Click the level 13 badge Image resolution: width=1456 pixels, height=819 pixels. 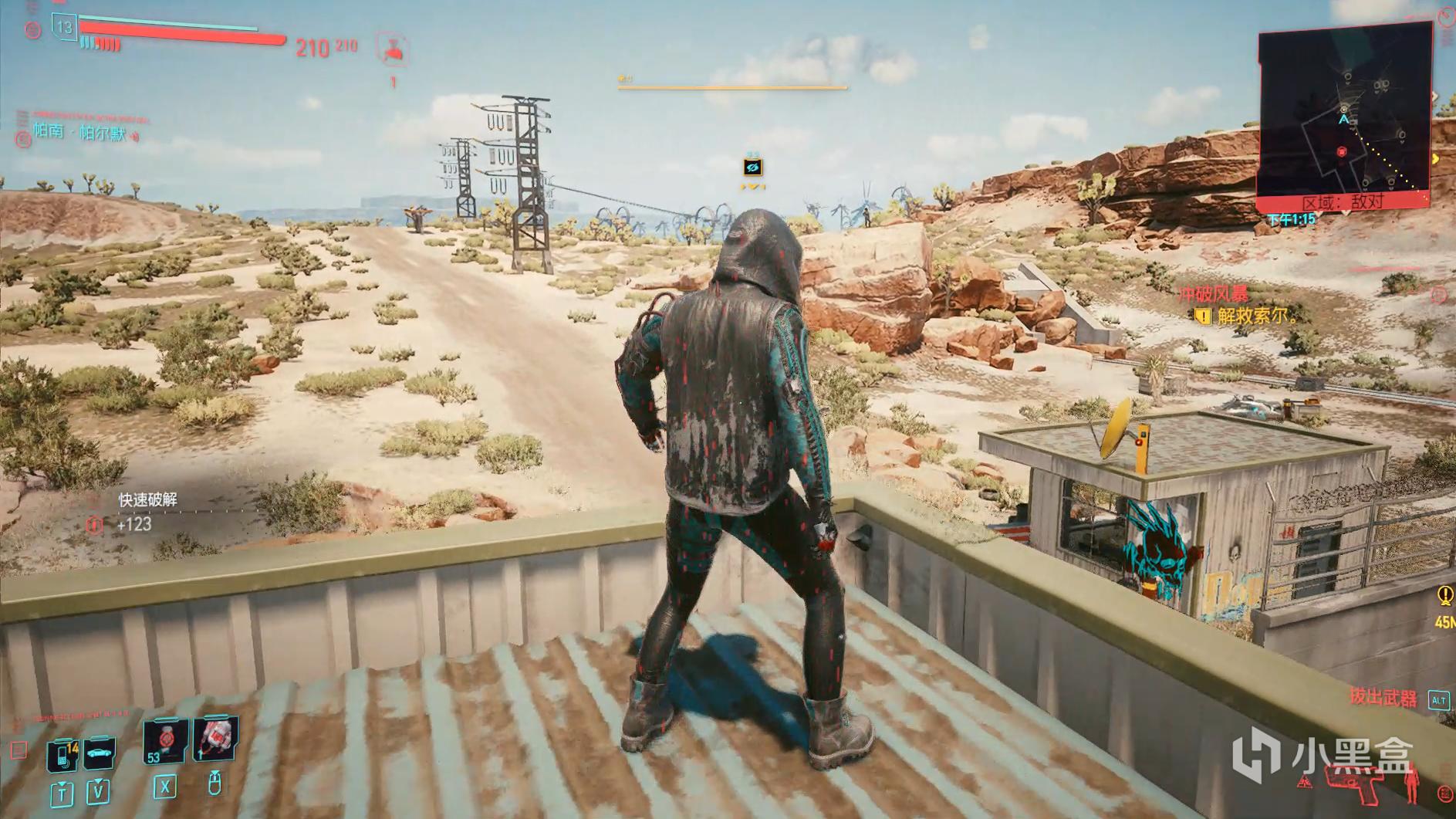pos(64,28)
